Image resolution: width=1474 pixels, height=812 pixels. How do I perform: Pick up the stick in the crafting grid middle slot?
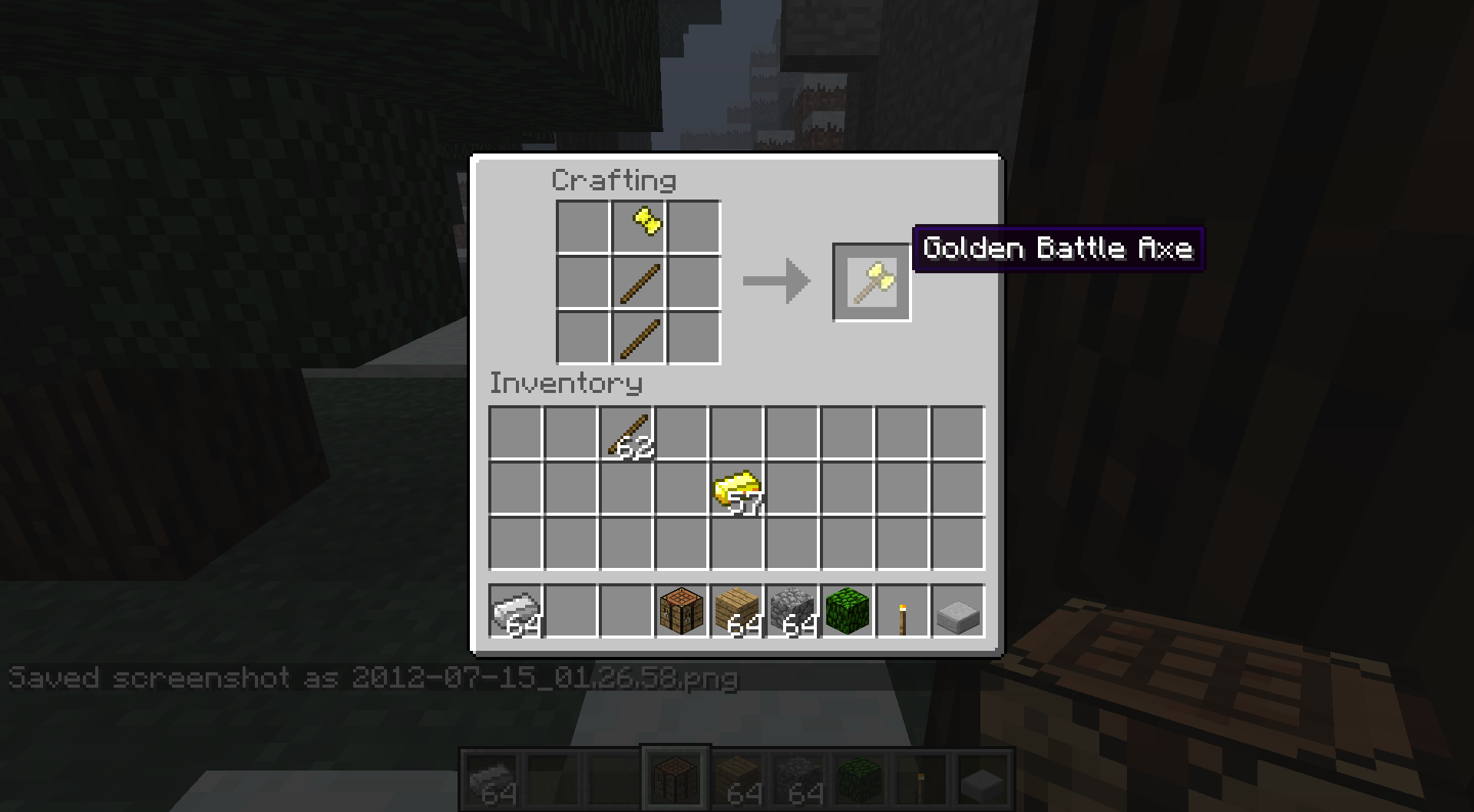click(638, 281)
